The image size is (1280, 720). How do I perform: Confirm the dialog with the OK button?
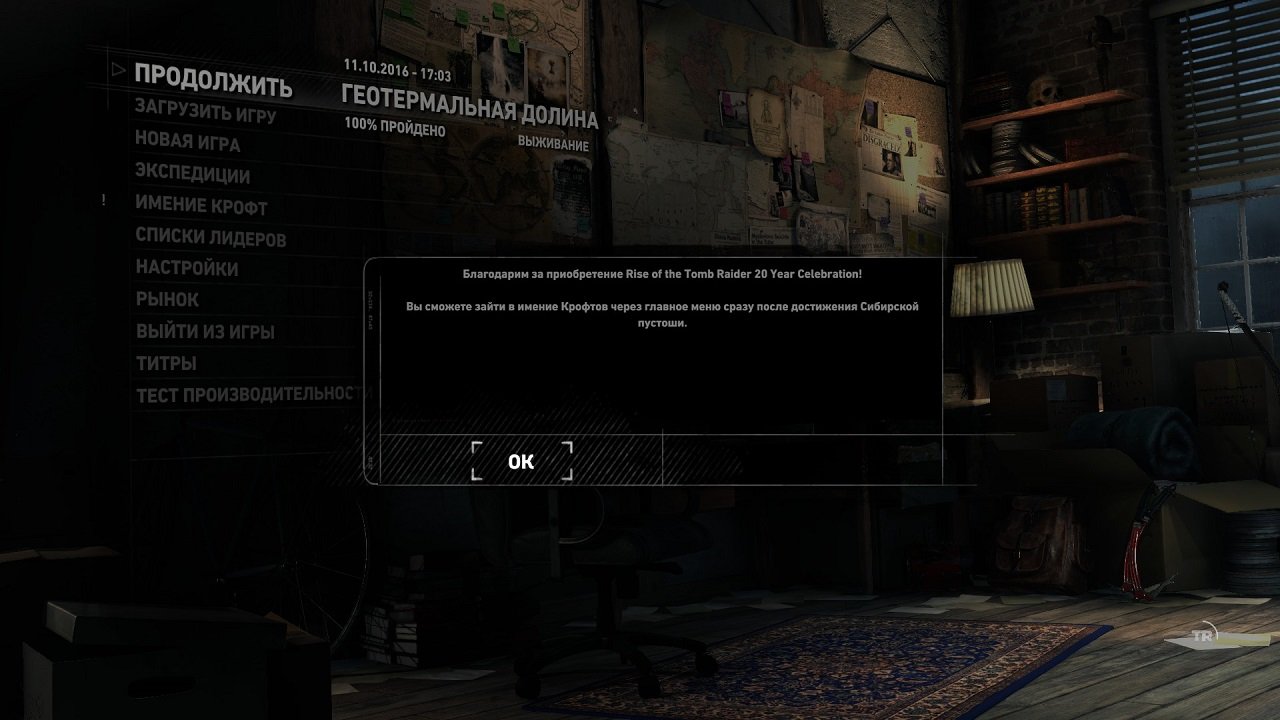pyautogui.click(x=521, y=461)
